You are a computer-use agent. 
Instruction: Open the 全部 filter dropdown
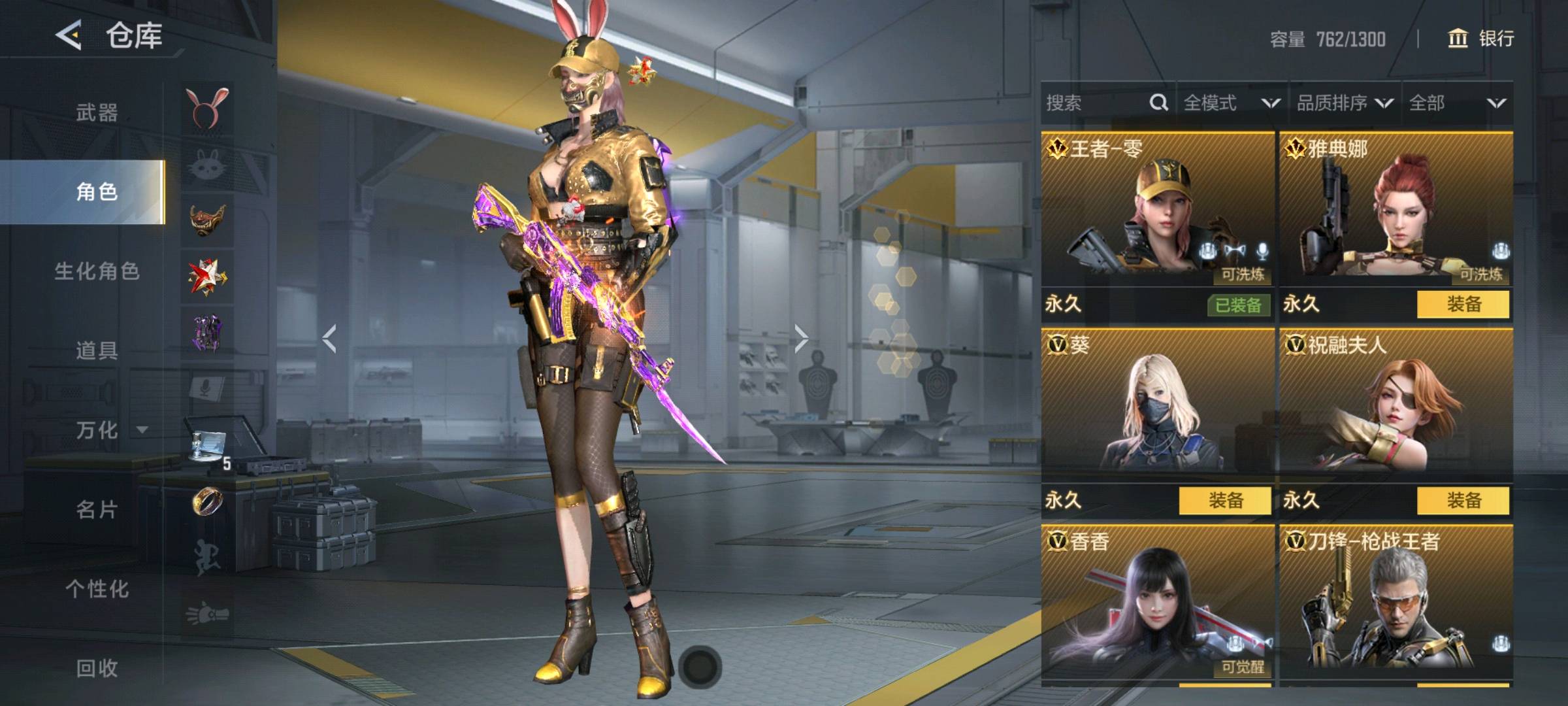(1457, 103)
